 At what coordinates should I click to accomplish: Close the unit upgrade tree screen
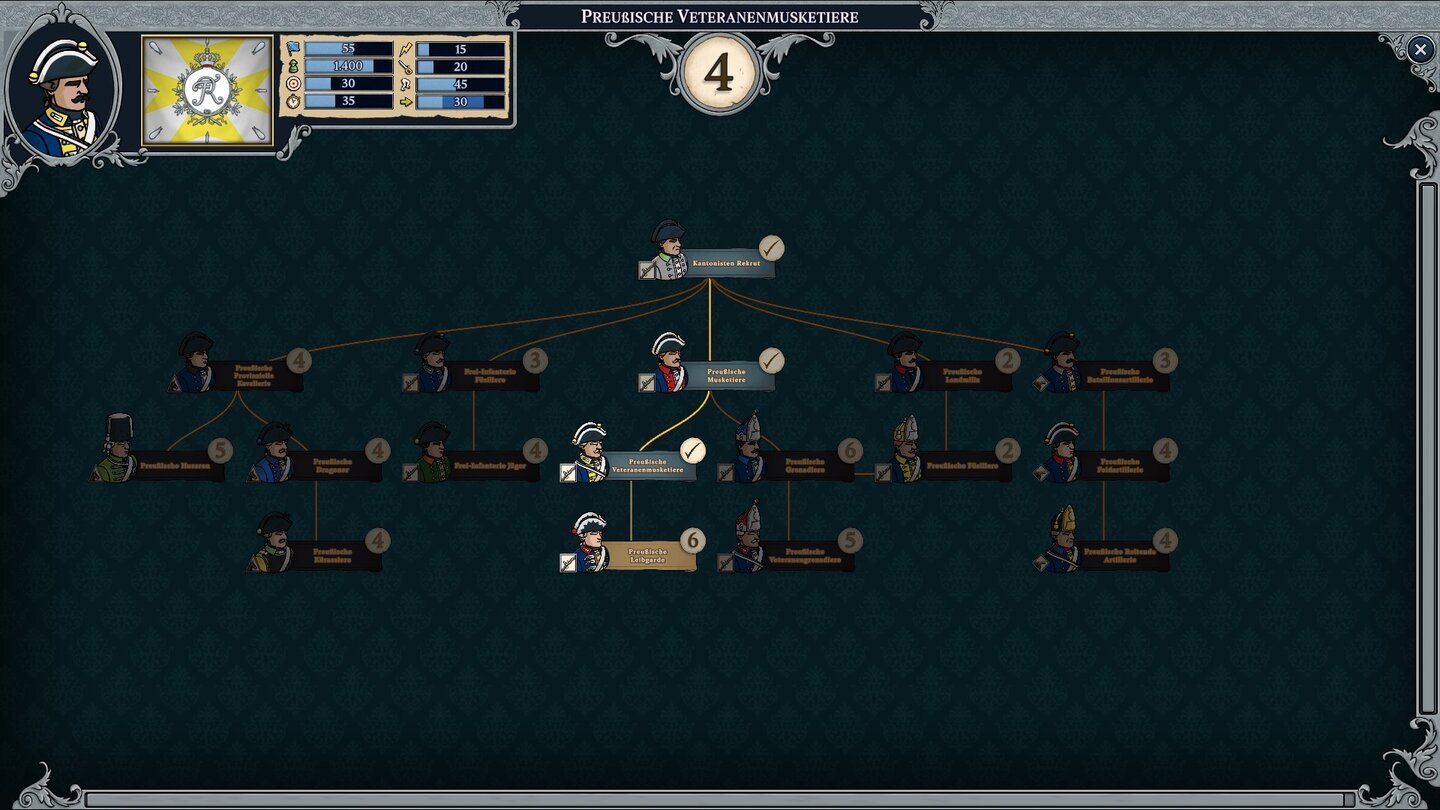pos(1420,49)
